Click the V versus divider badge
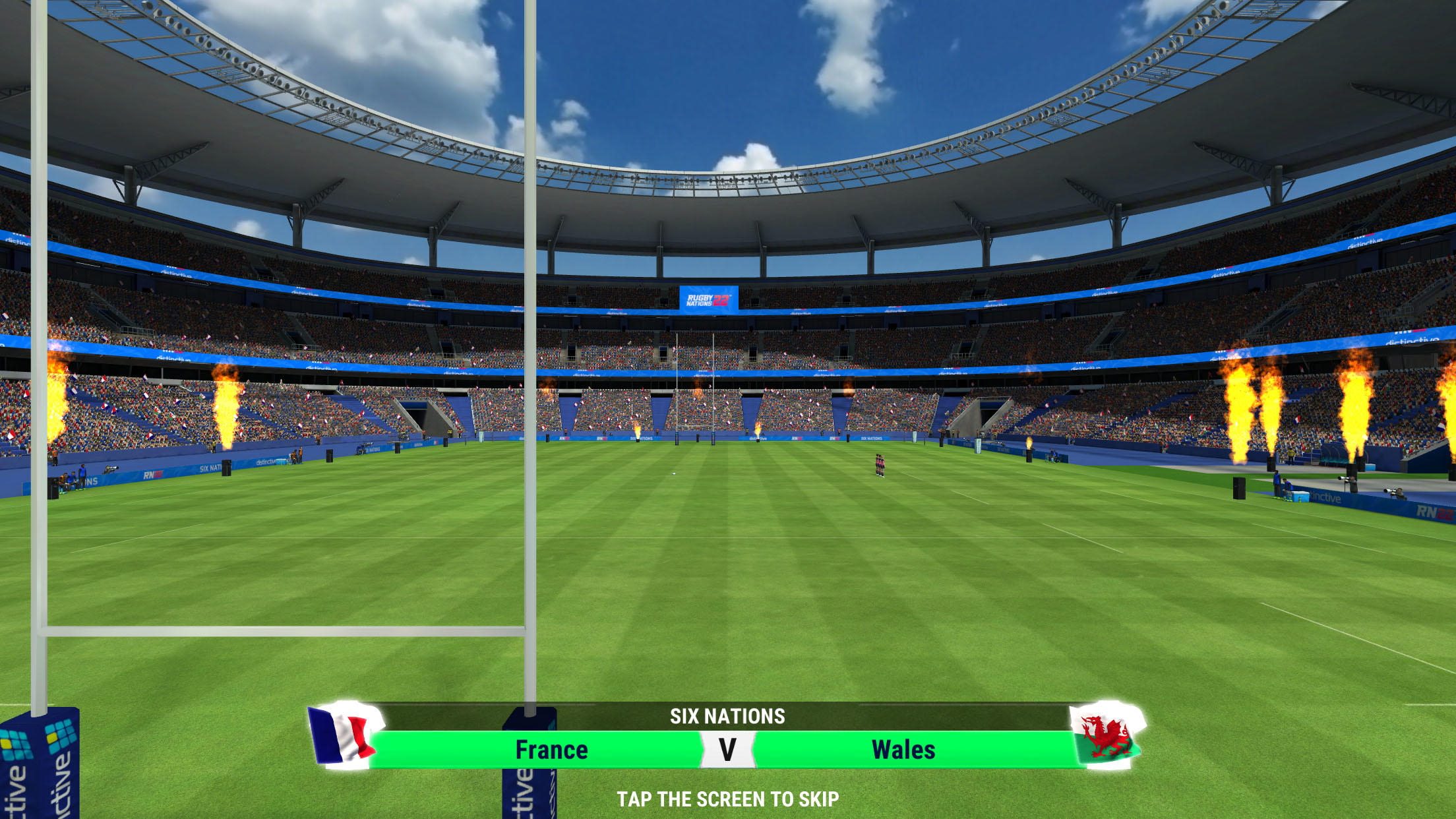This screenshot has width=1456, height=819. coord(727,749)
